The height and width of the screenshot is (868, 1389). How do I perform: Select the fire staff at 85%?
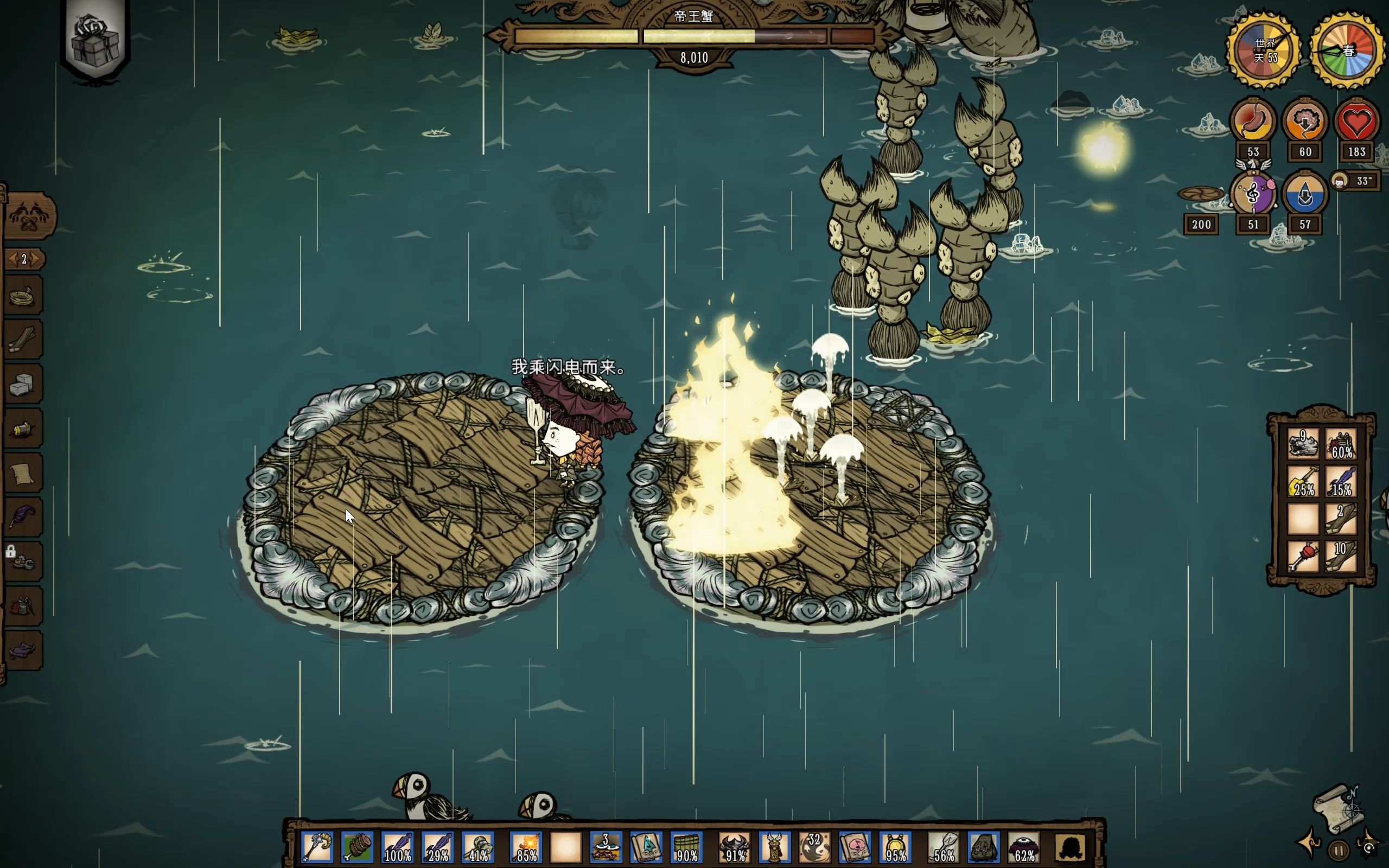tap(526, 847)
